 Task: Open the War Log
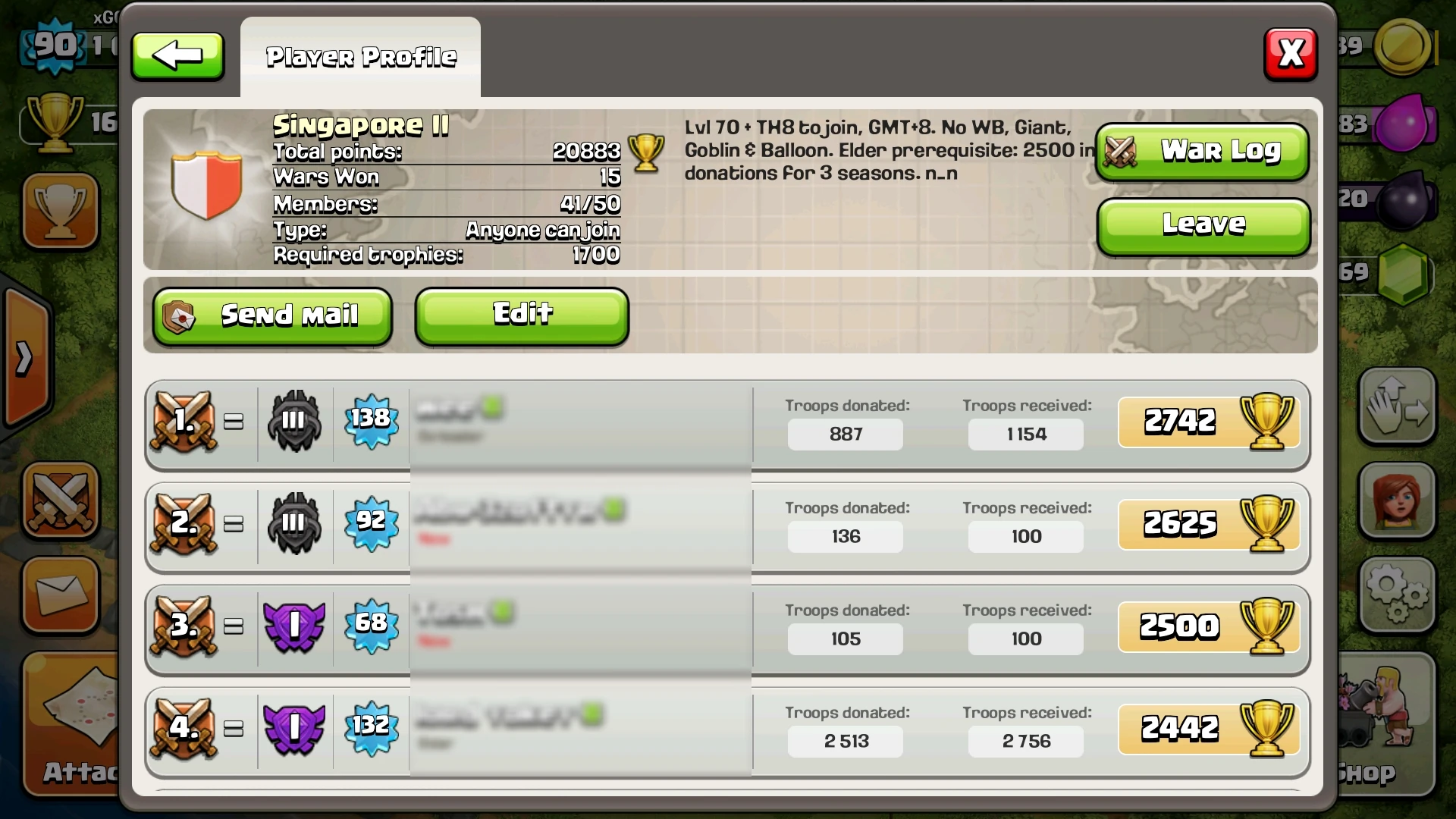(1202, 151)
